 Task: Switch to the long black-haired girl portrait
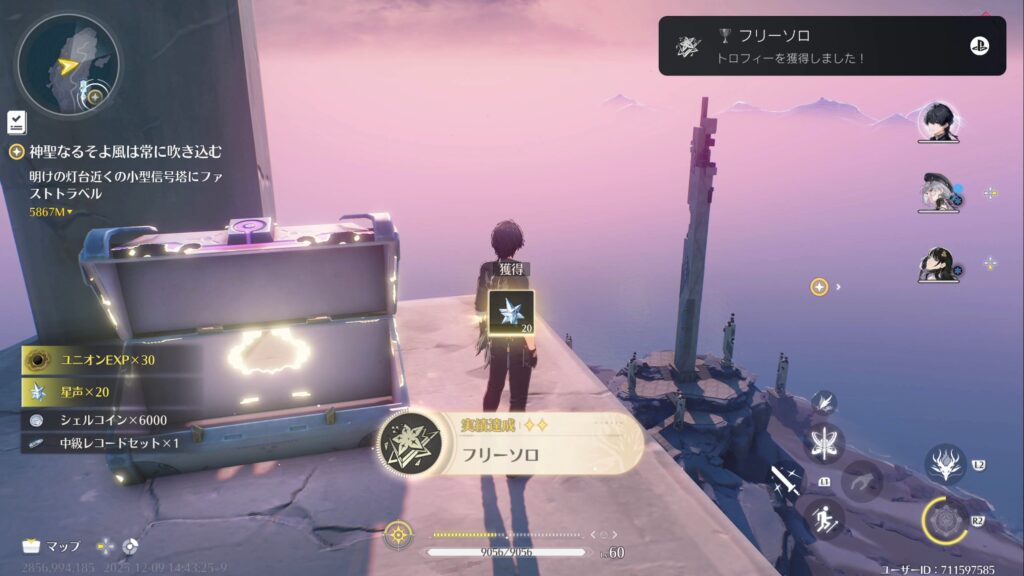click(939, 265)
